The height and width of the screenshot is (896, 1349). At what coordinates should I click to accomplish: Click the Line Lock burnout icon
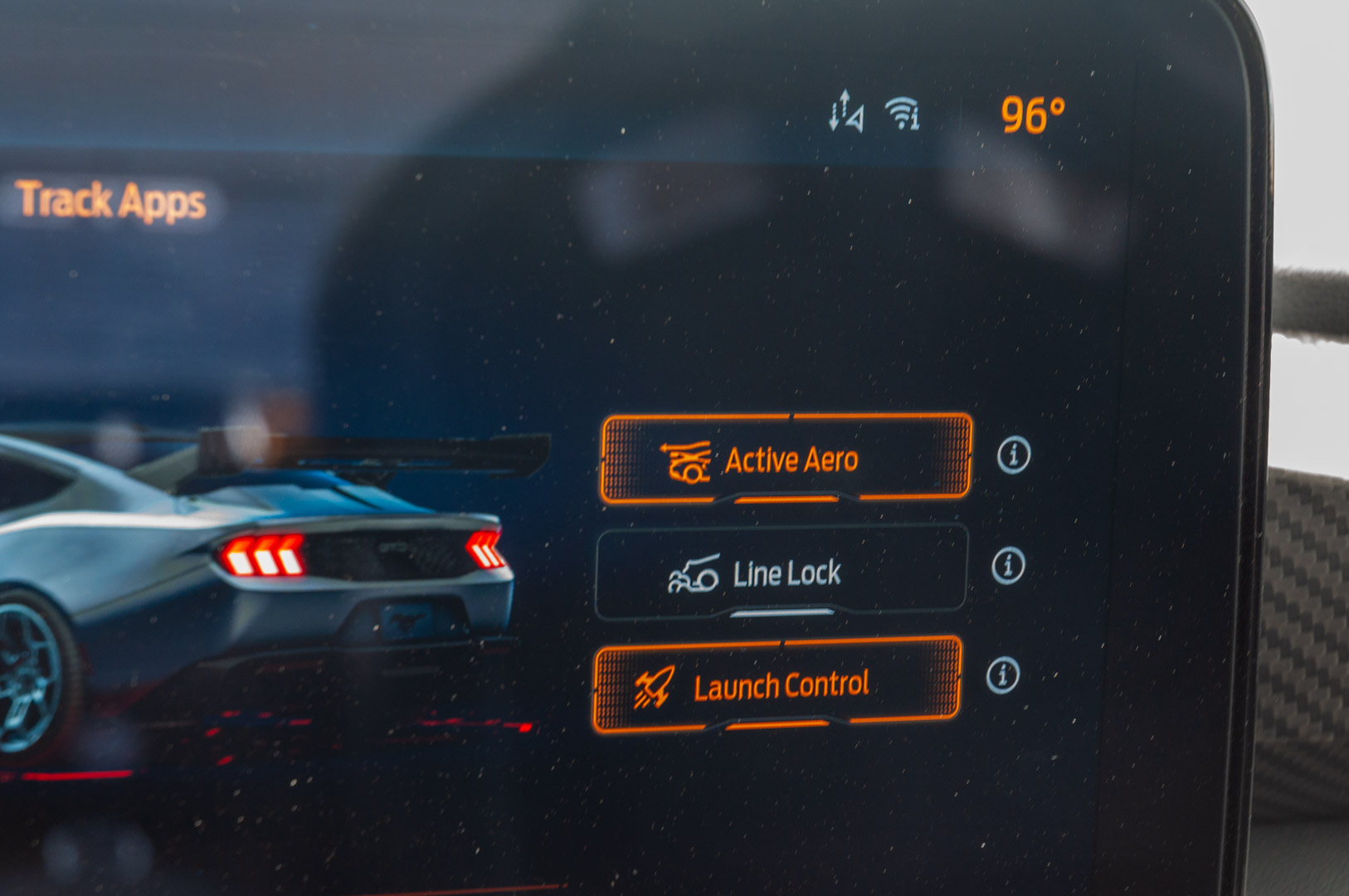click(692, 572)
